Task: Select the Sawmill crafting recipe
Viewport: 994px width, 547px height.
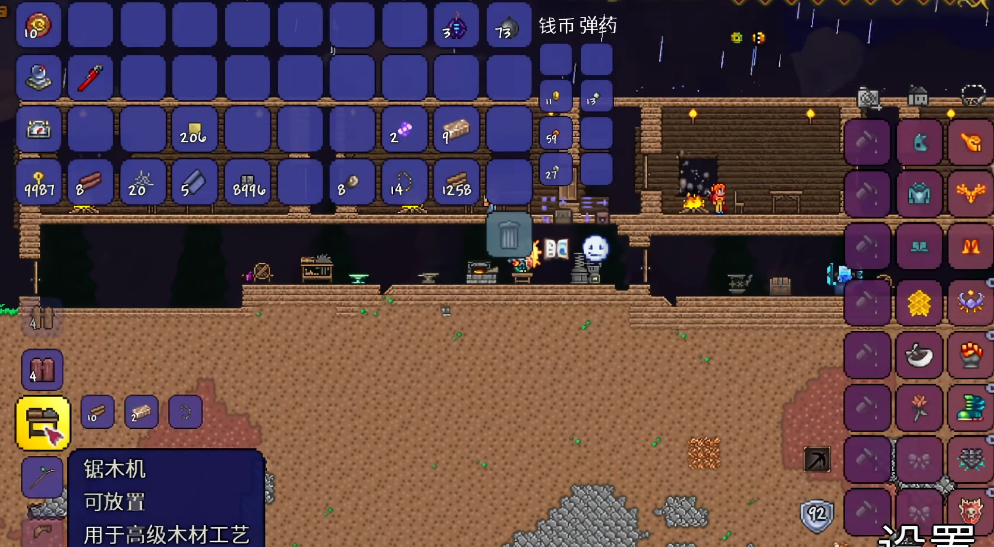Action: coord(43,423)
